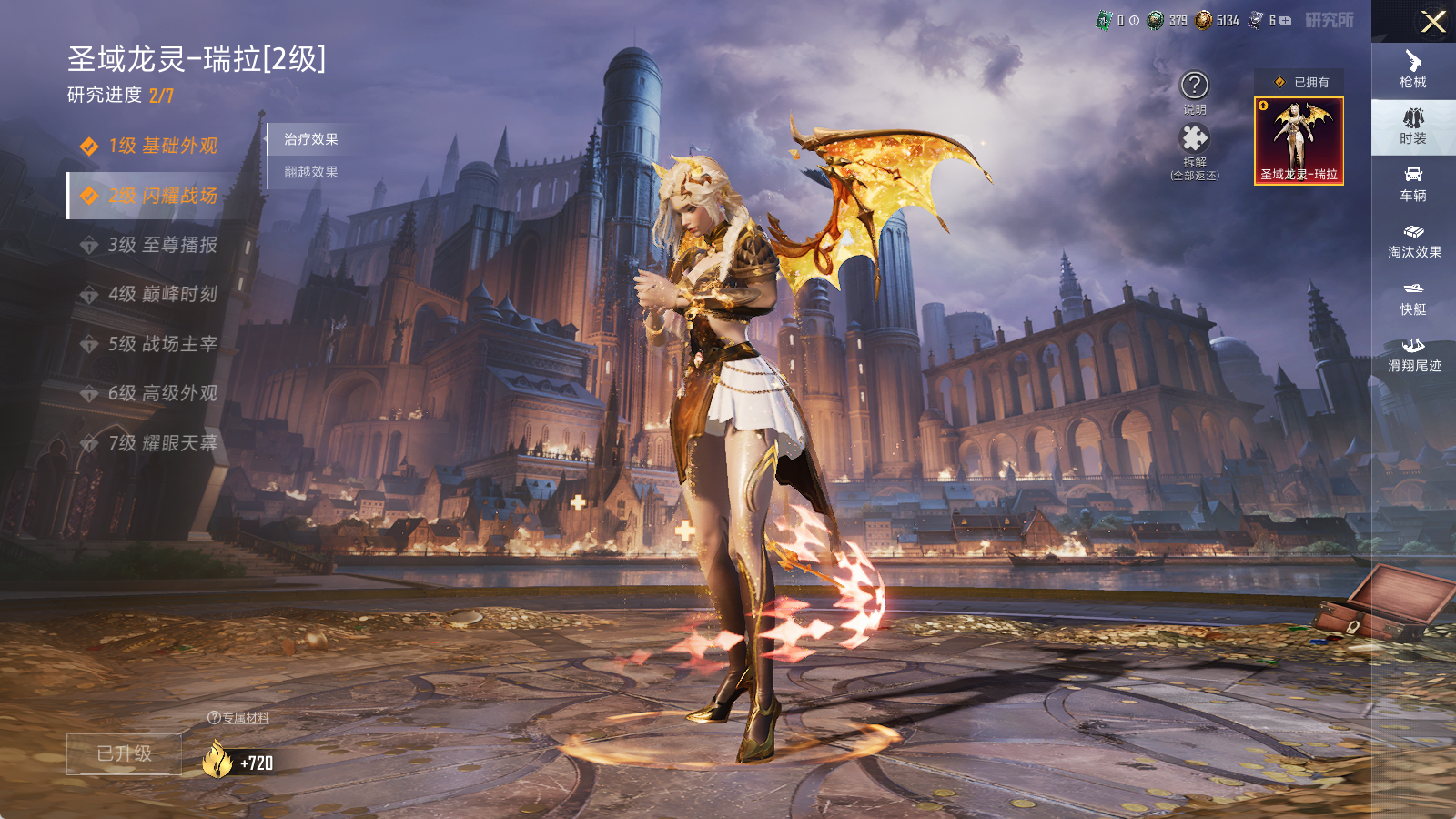Screen dimensions: 1456x819
Task: Switch to the 枪械 firearms category
Action: [1413, 69]
